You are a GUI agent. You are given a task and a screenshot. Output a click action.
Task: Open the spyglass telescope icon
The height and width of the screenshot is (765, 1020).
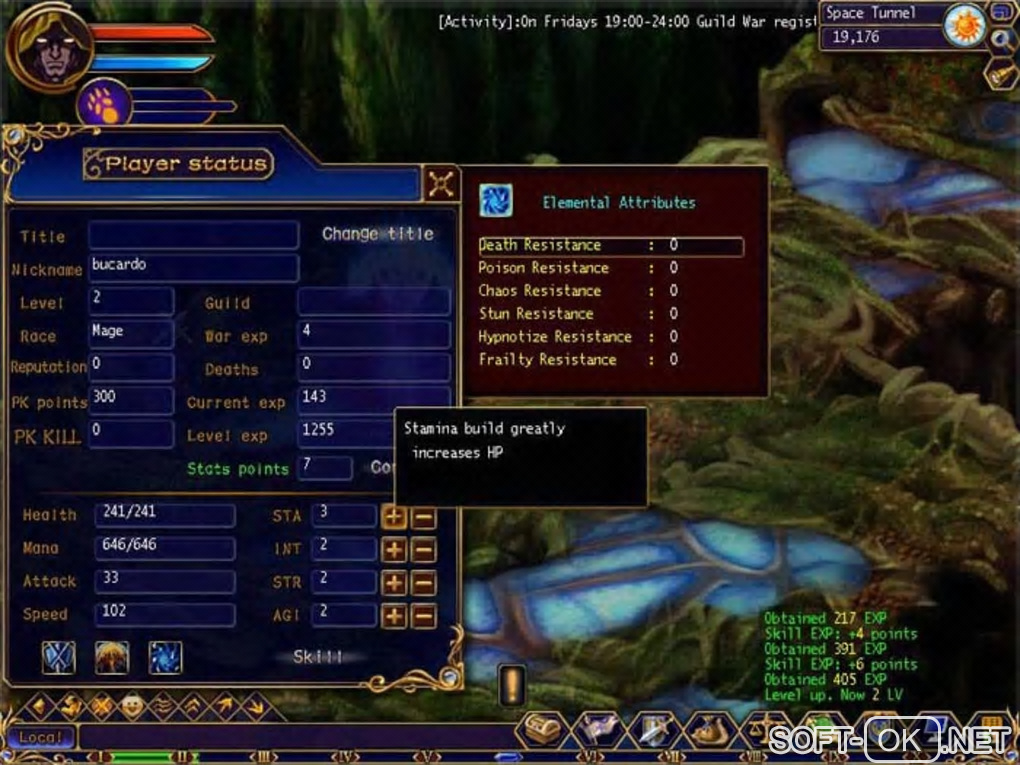(x=1001, y=74)
